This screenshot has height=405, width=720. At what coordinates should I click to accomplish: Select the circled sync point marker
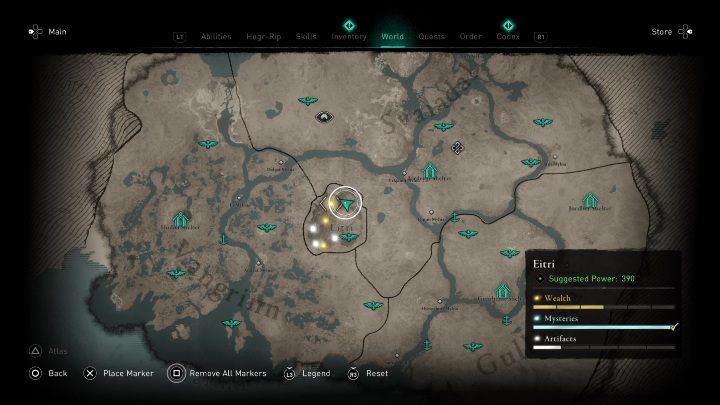[346, 203]
